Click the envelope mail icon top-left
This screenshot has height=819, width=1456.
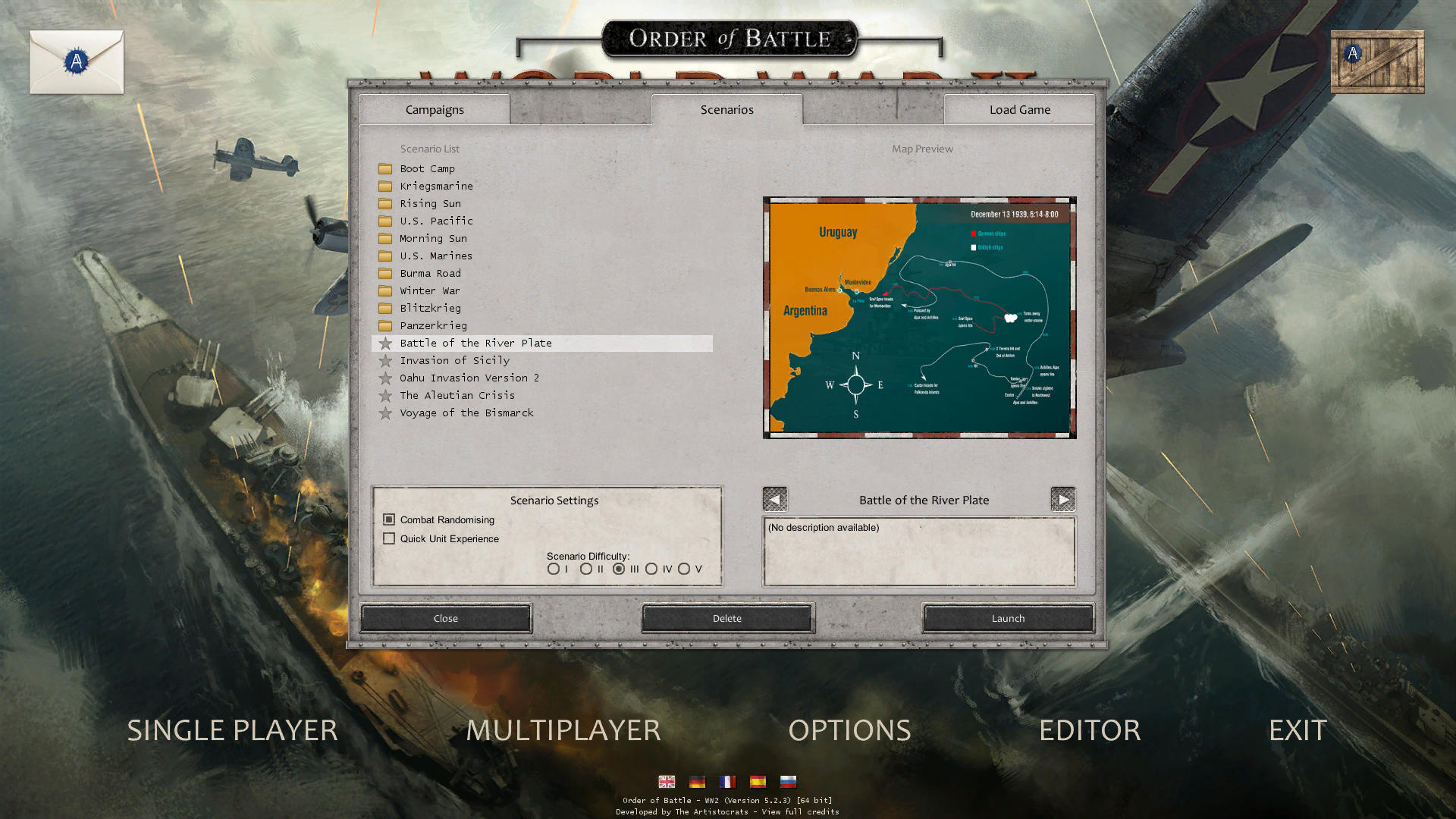[x=76, y=62]
